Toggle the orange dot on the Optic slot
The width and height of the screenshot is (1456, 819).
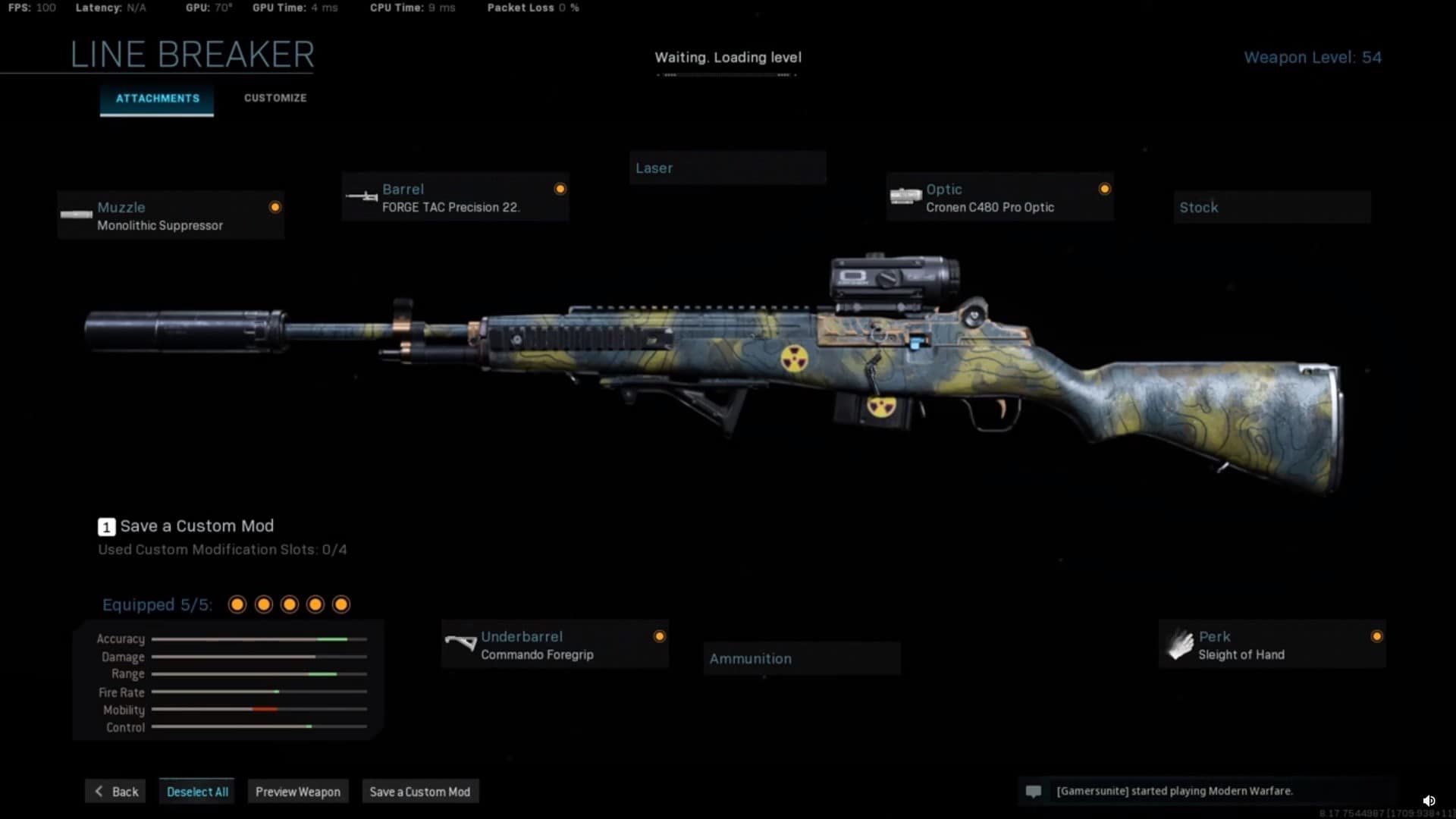pos(1105,189)
